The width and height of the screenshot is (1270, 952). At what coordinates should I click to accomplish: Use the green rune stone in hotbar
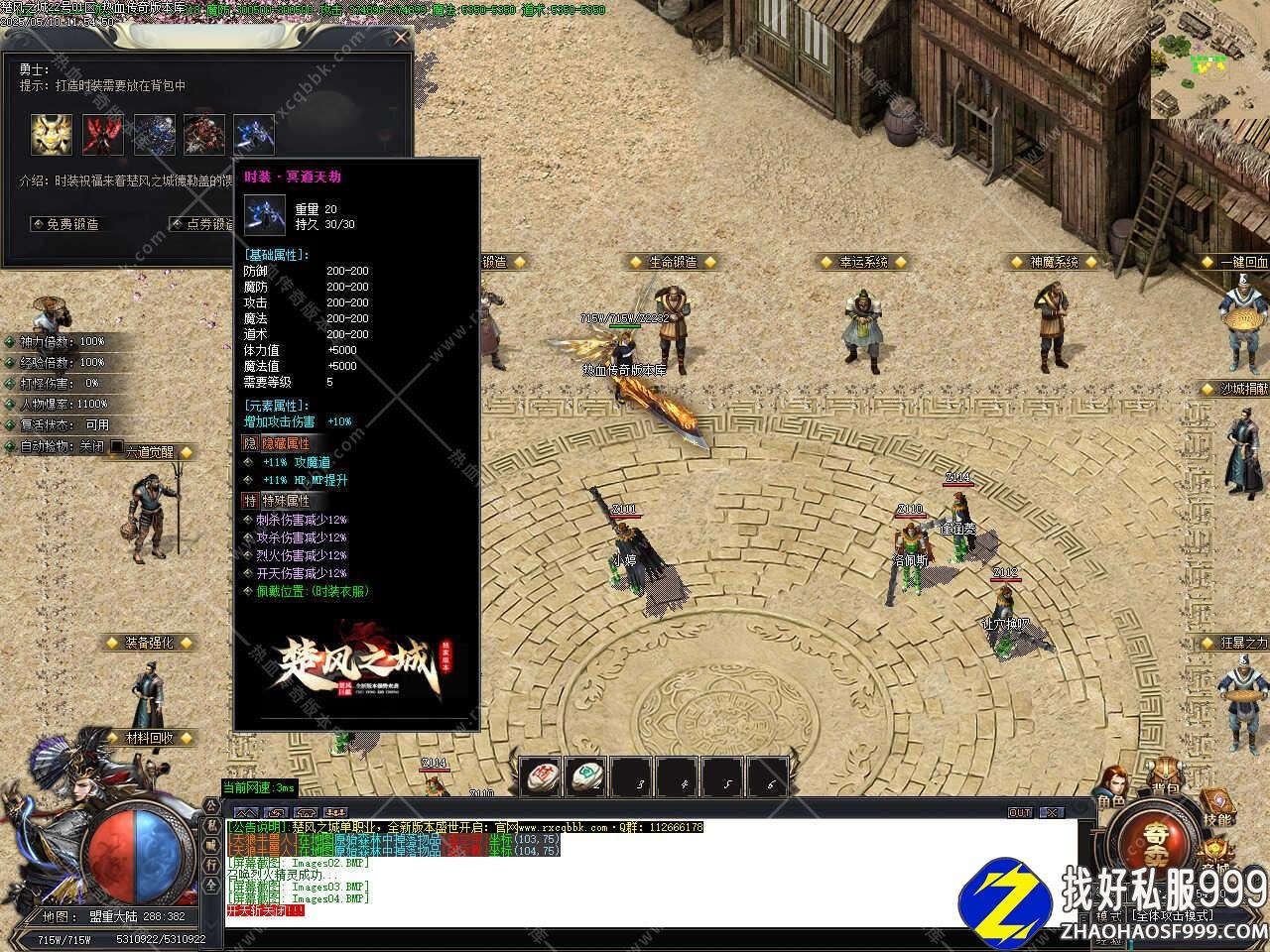pyautogui.click(x=586, y=776)
